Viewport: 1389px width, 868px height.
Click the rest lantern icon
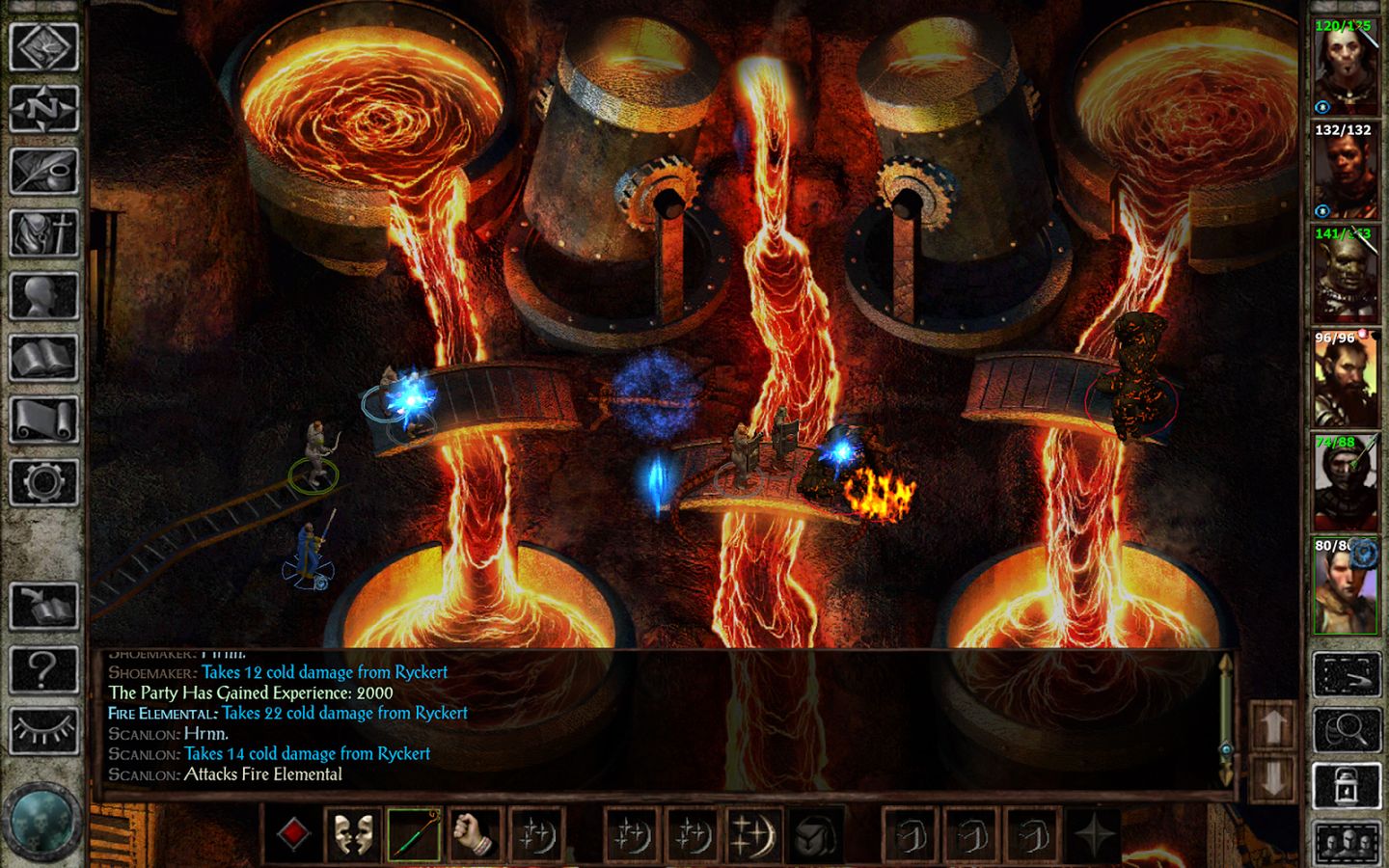click(1346, 784)
